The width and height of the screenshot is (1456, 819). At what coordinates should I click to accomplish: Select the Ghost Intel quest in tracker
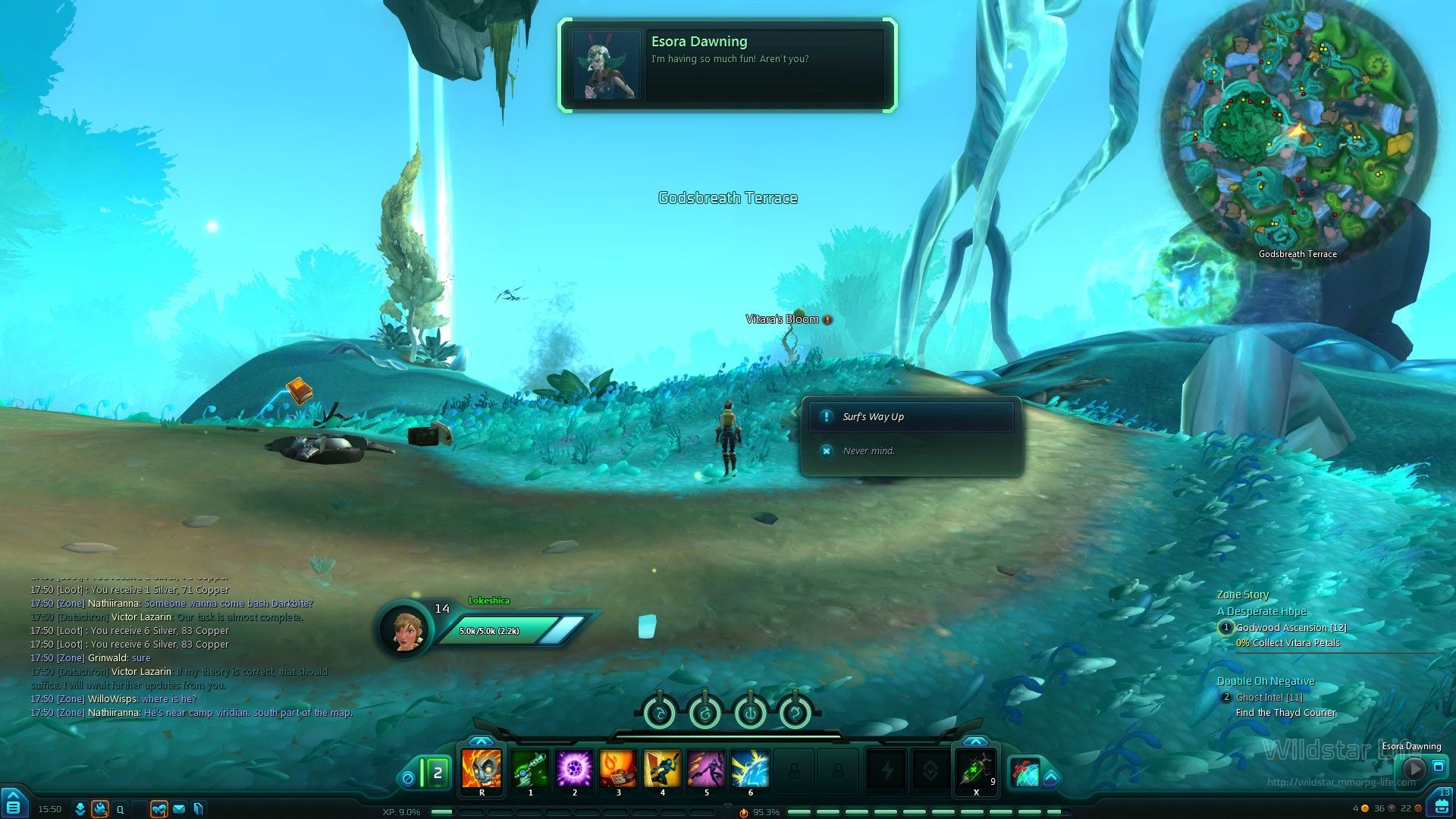(x=1269, y=698)
